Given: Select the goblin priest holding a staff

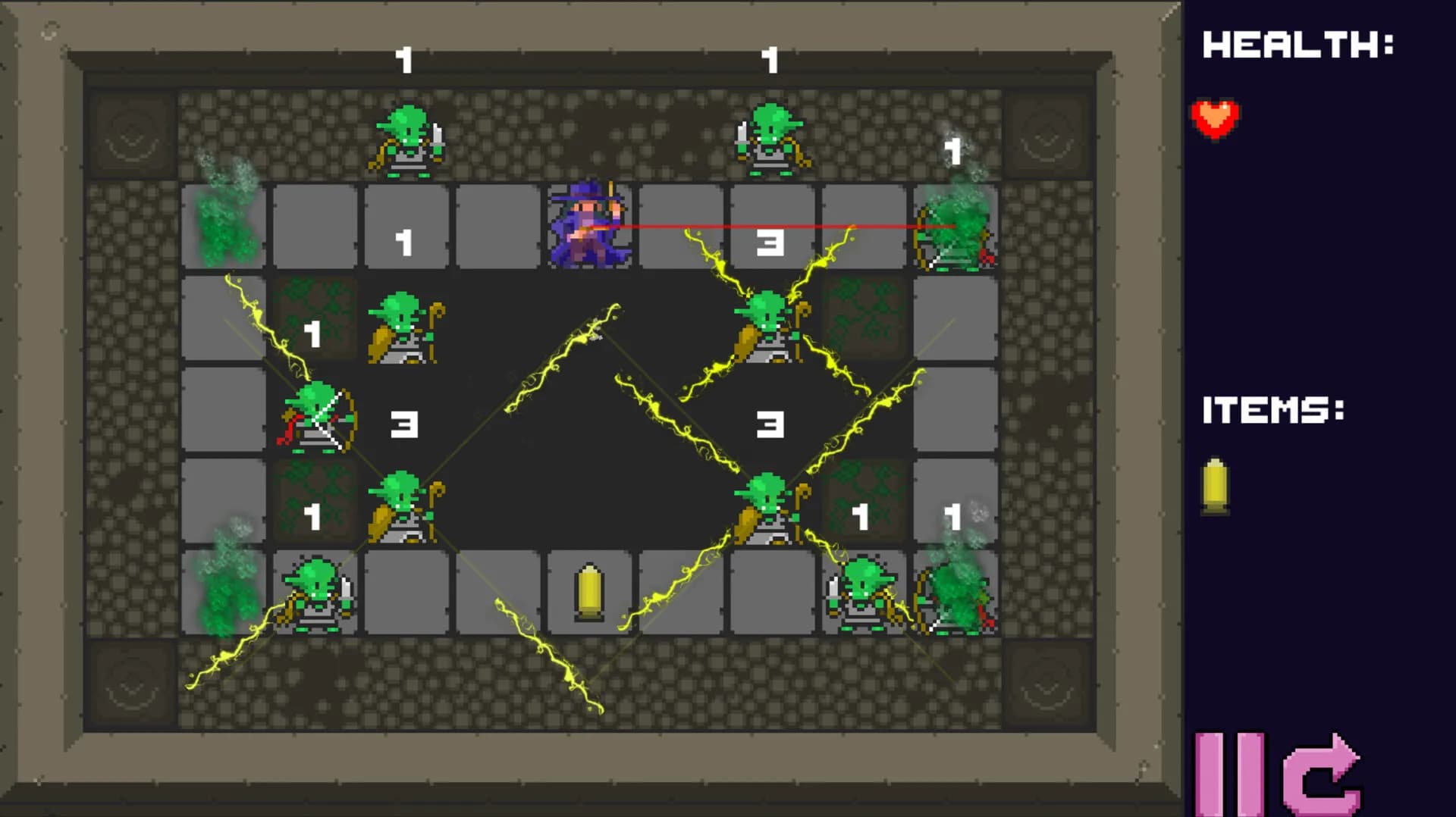Looking at the screenshot, I should click(x=402, y=326).
